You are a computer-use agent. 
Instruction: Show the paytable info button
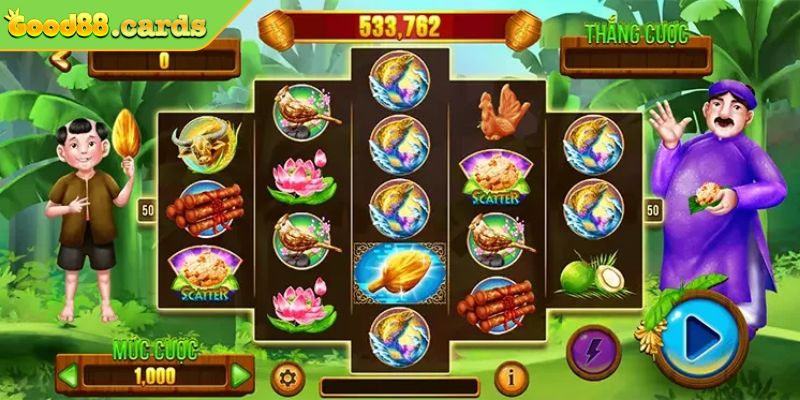tap(511, 378)
